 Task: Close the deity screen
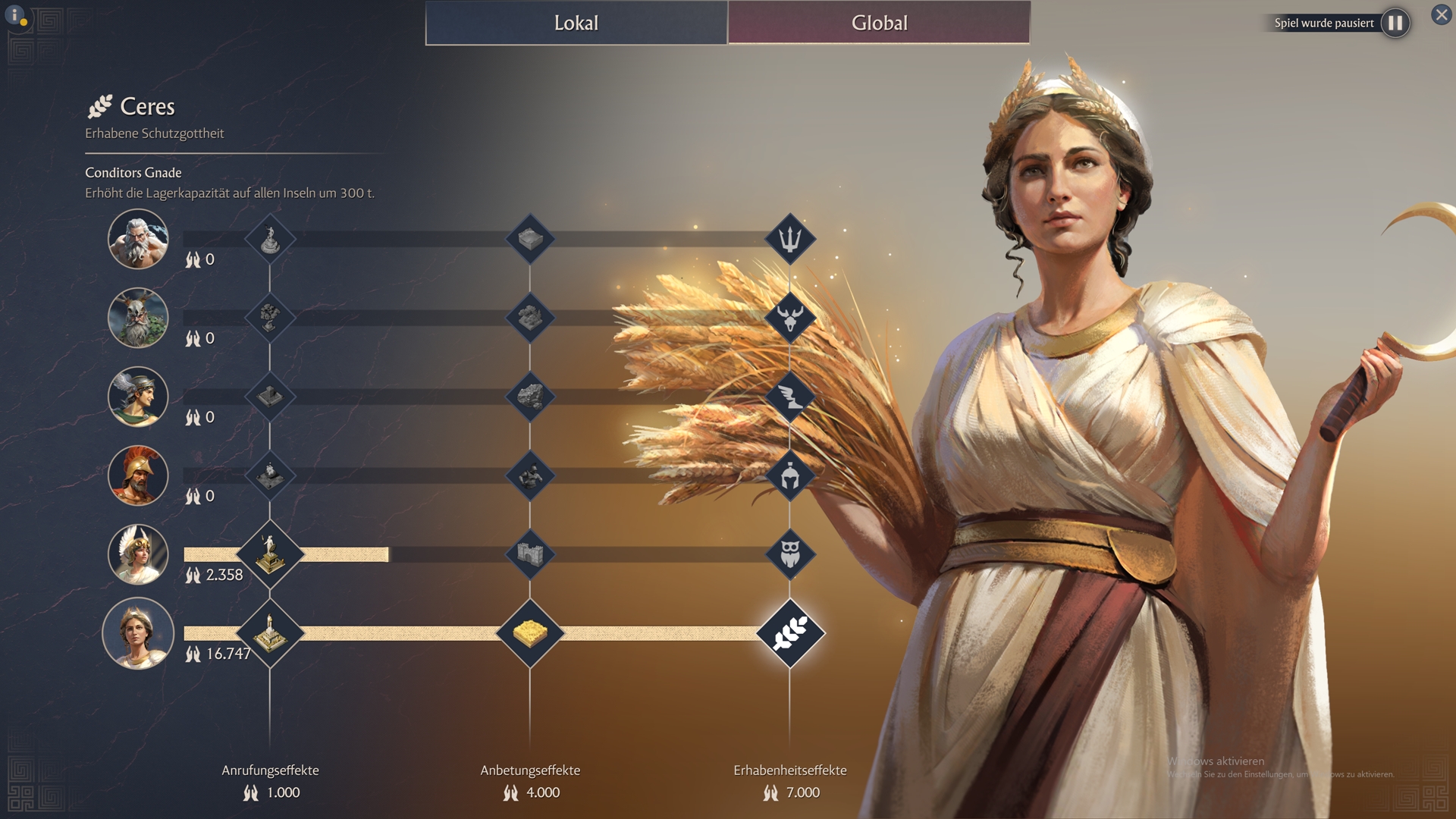(x=1441, y=14)
